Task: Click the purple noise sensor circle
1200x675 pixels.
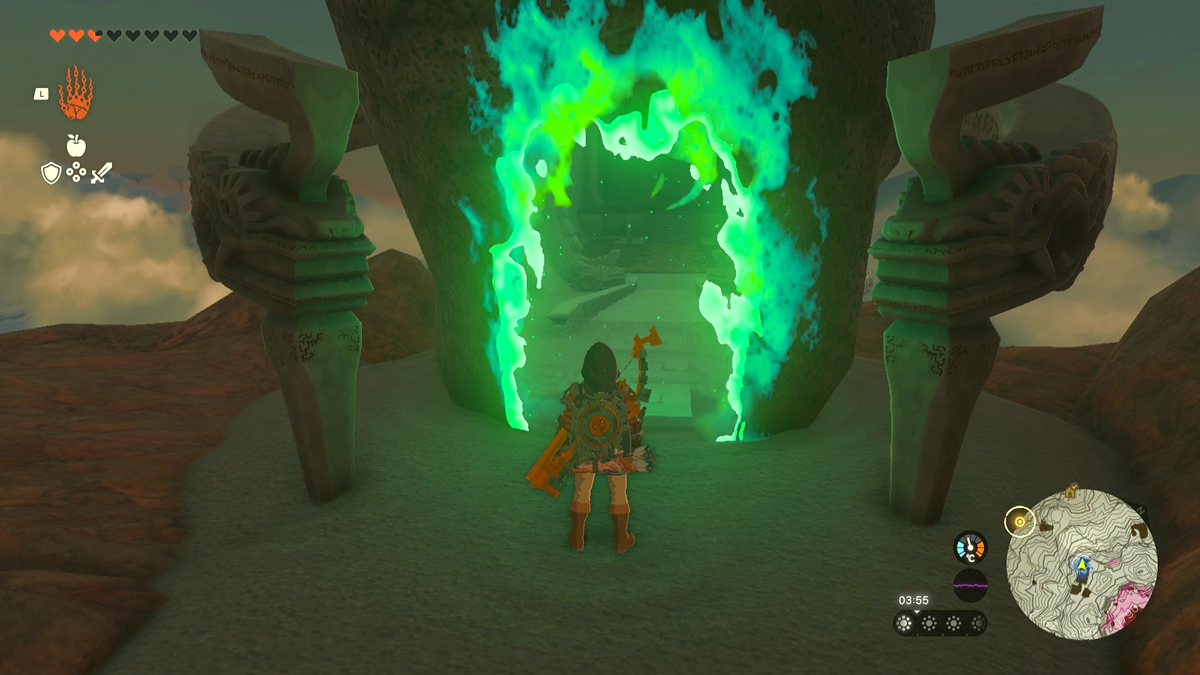Action: [x=970, y=585]
